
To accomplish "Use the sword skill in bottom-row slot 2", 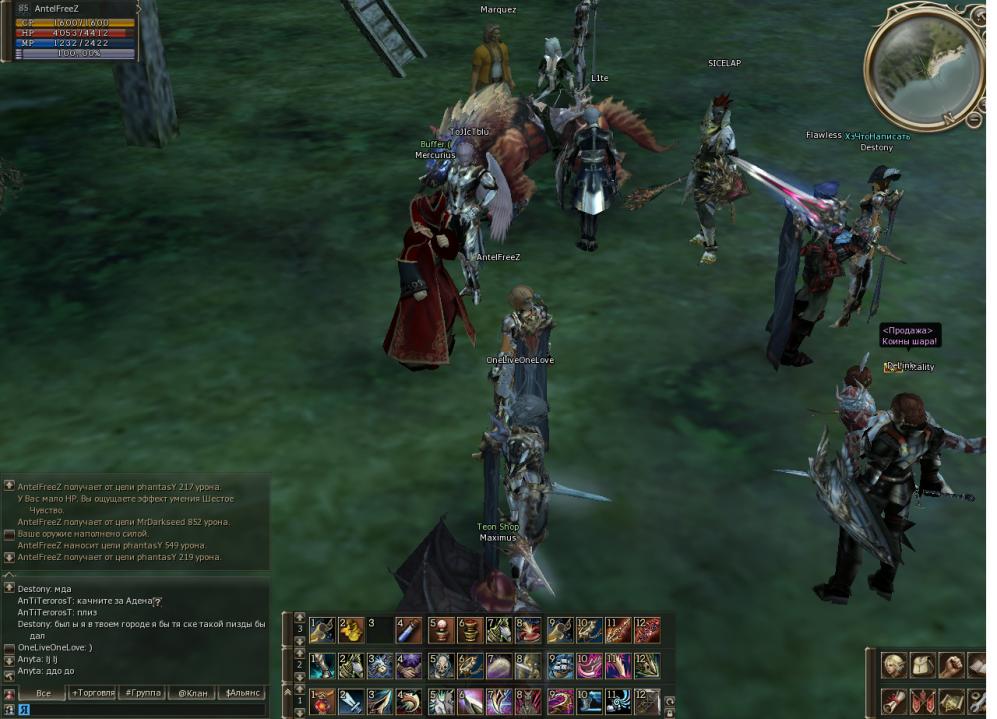I will coord(351,701).
